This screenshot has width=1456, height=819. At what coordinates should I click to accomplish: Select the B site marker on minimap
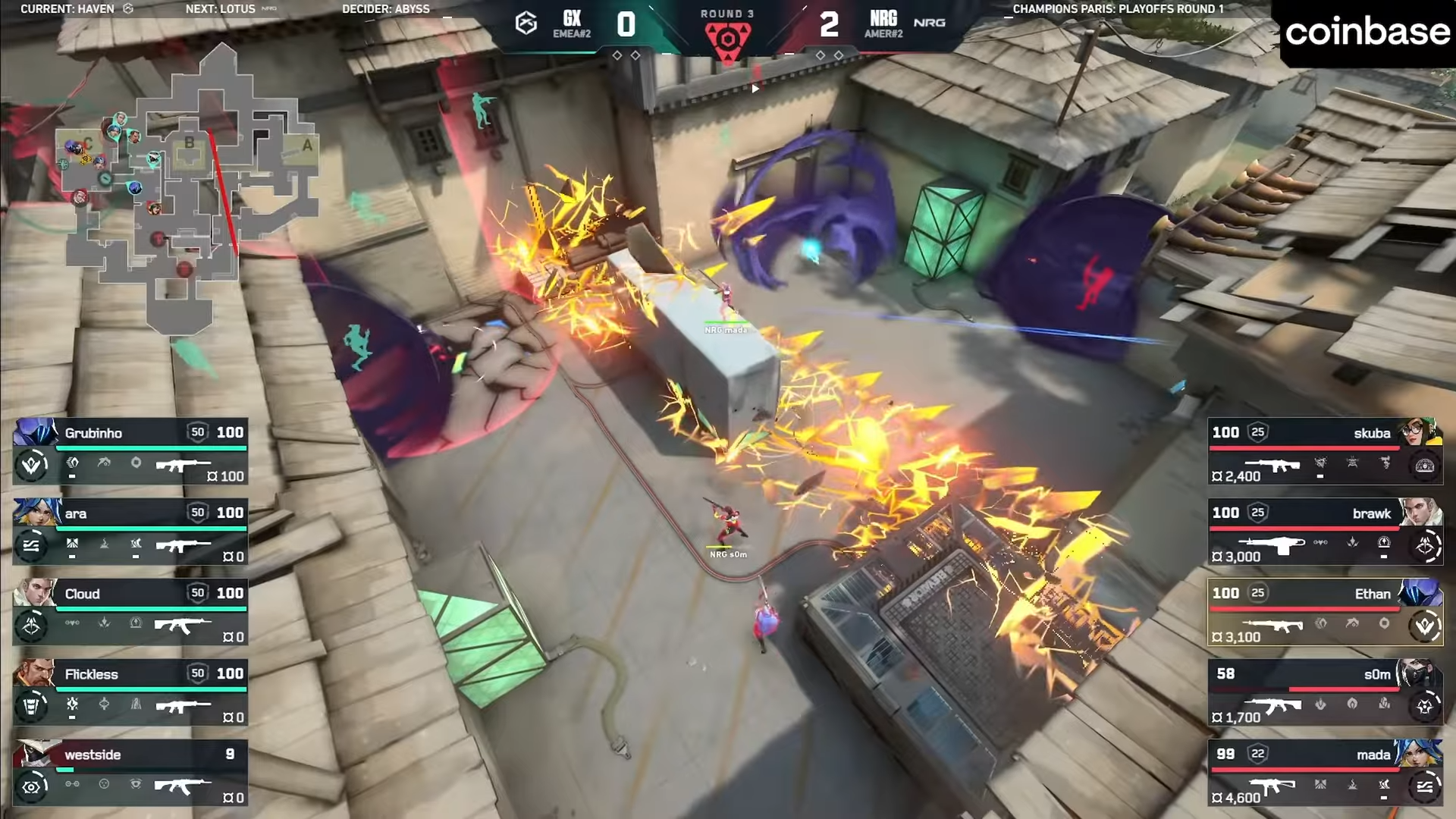(x=189, y=143)
